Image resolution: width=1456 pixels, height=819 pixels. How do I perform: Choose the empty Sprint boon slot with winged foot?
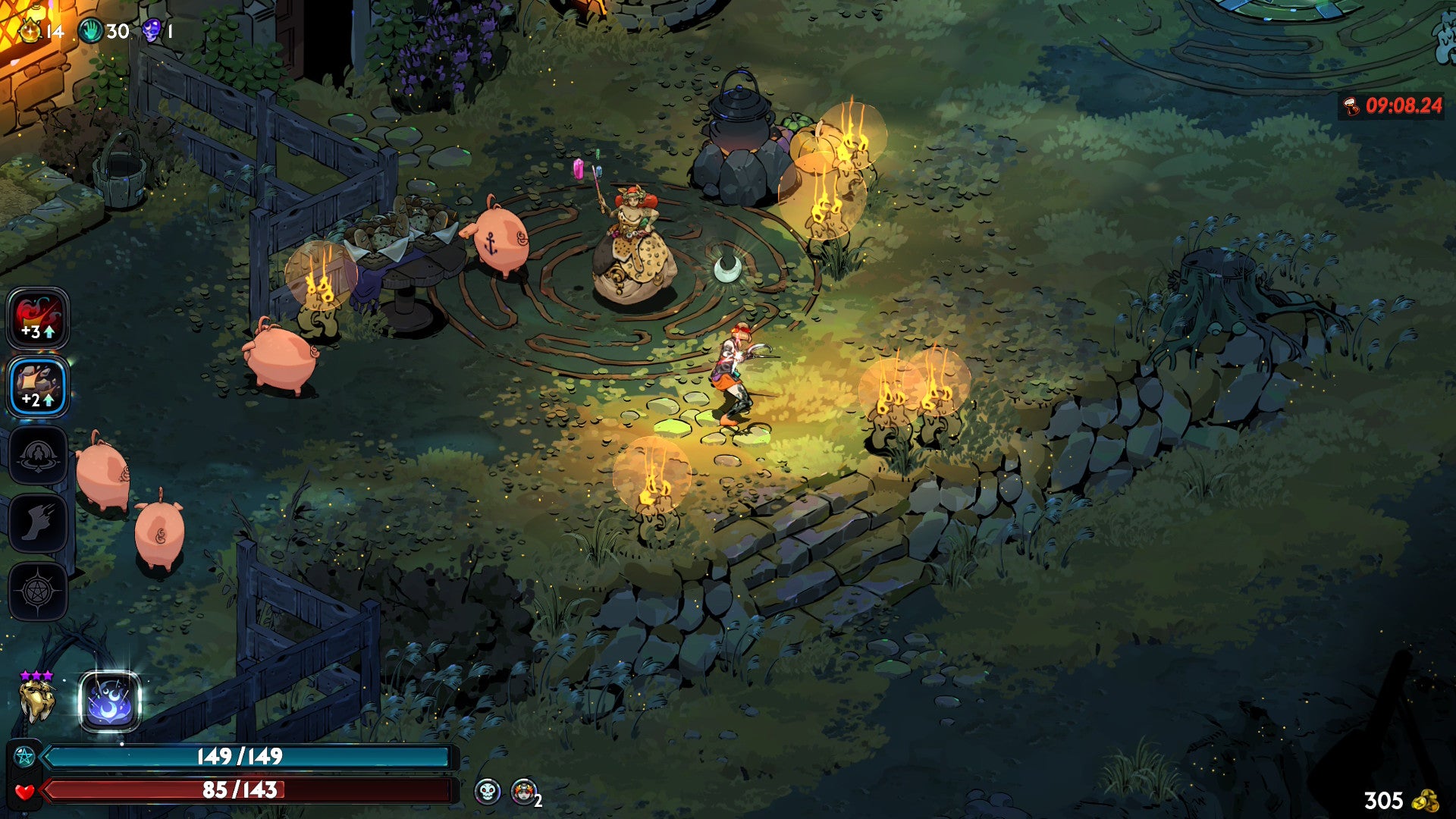pos(38,523)
